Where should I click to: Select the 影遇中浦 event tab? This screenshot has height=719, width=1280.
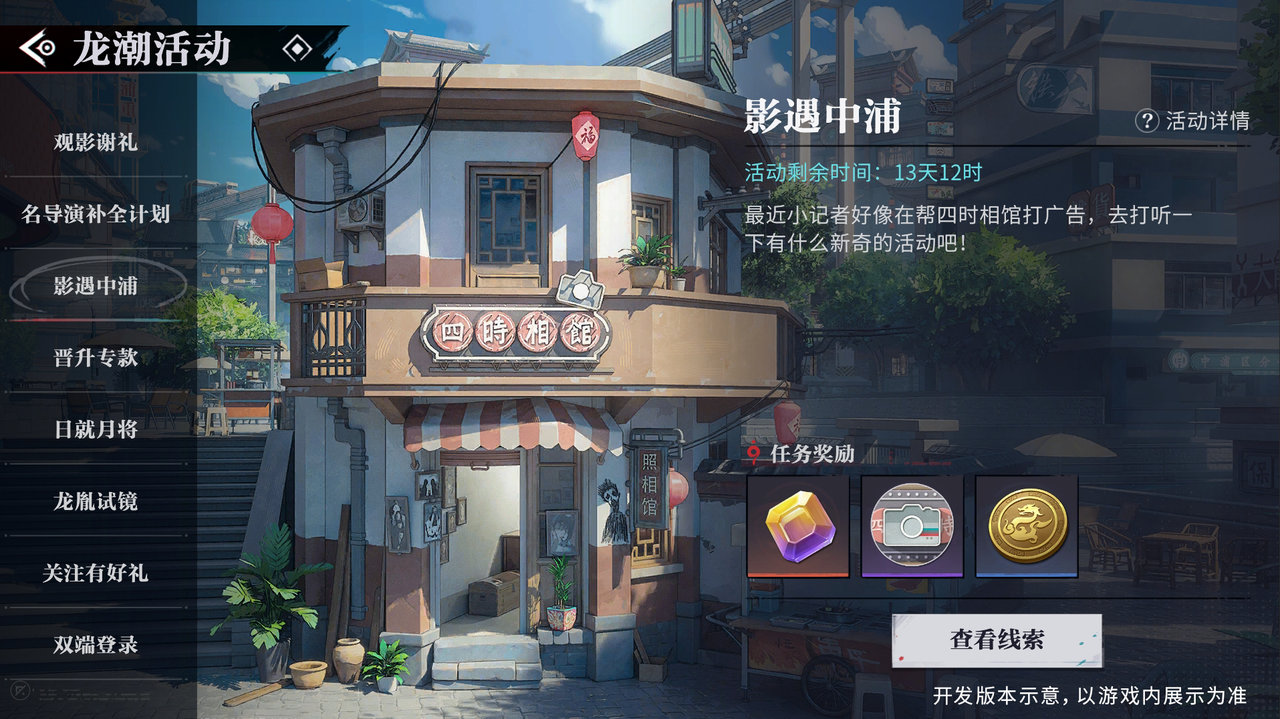[96, 286]
